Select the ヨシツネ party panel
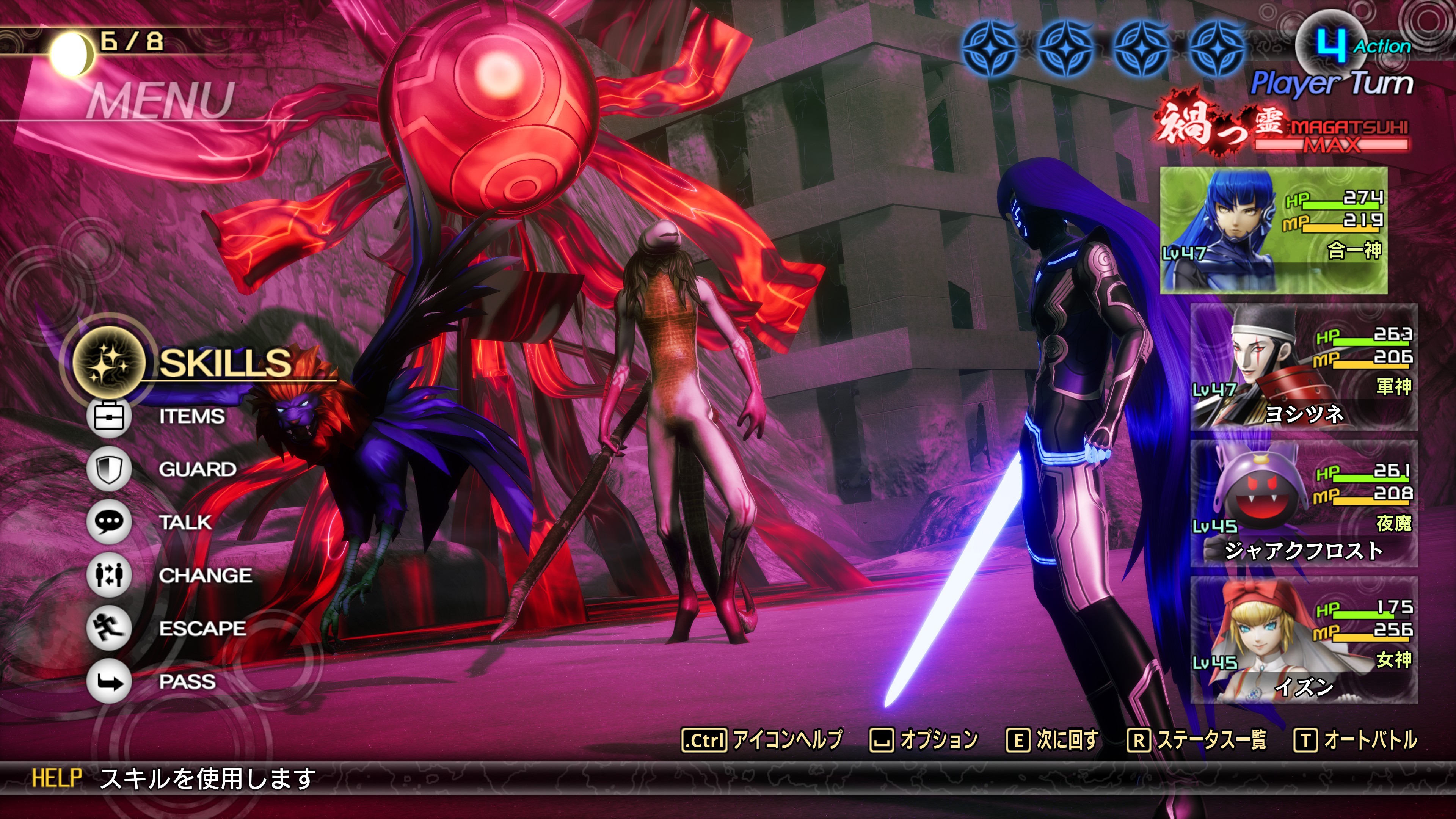Image resolution: width=1456 pixels, height=819 pixels. click(1304, 367)
